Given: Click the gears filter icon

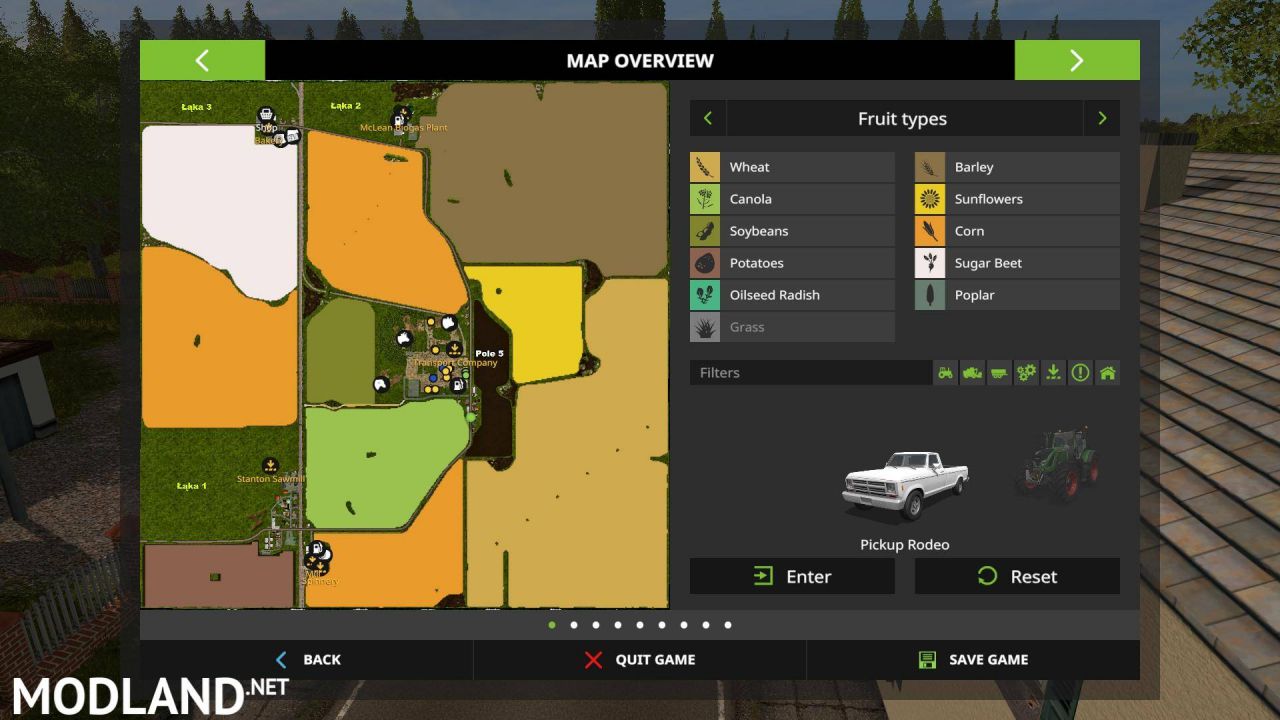Looking at the screenshot, I should [x=1026, y=372].
